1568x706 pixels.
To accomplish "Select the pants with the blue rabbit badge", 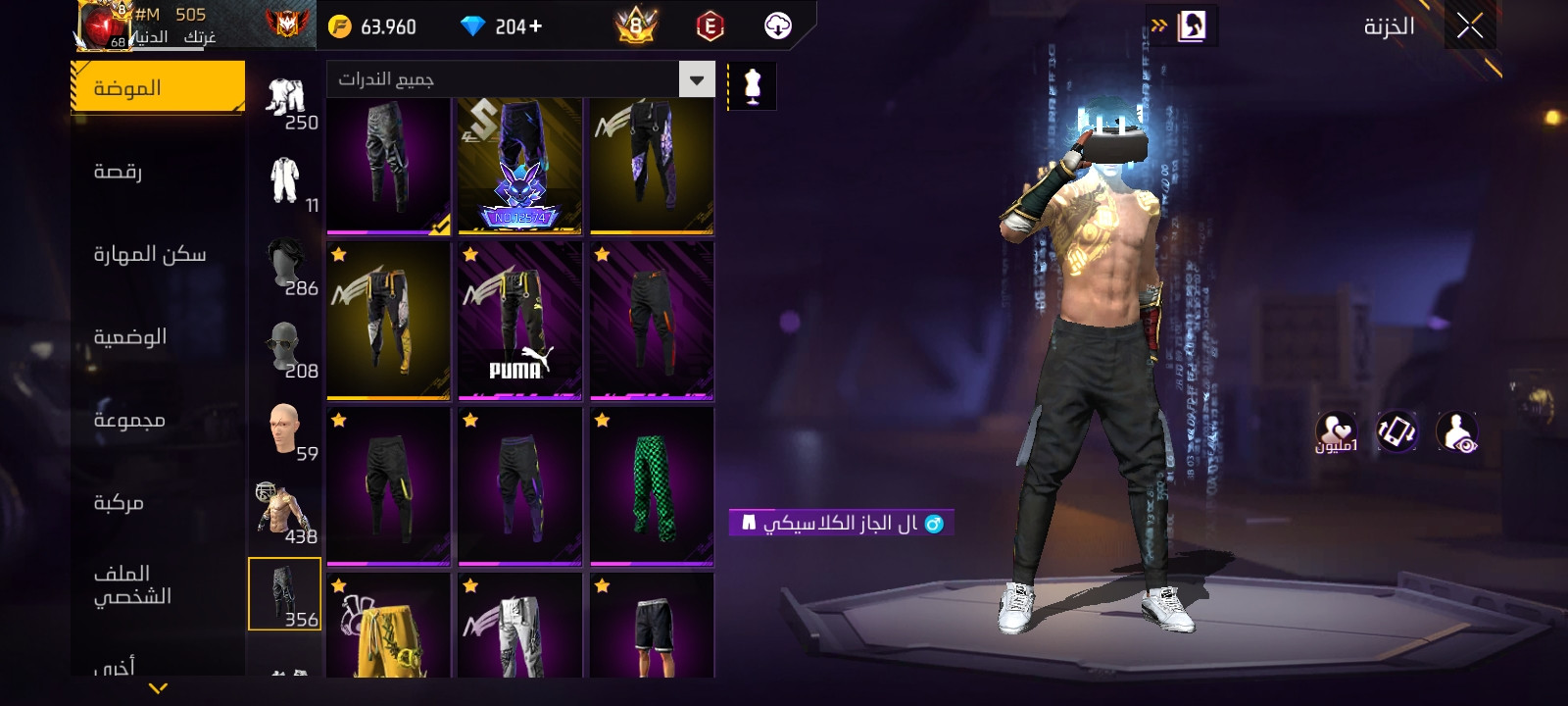I will (x=520, y=166).
